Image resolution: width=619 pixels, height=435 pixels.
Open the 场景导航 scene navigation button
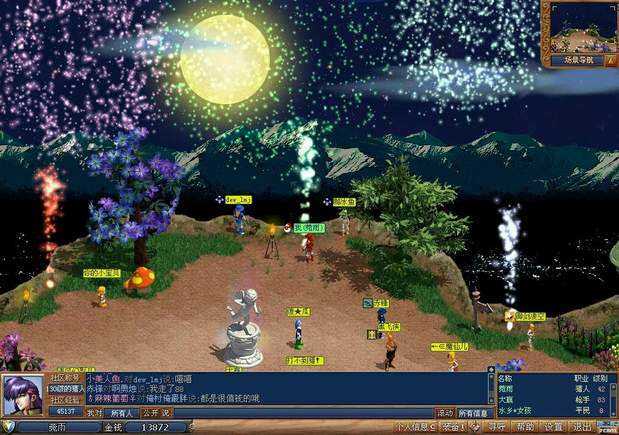(x=572, y=61)
